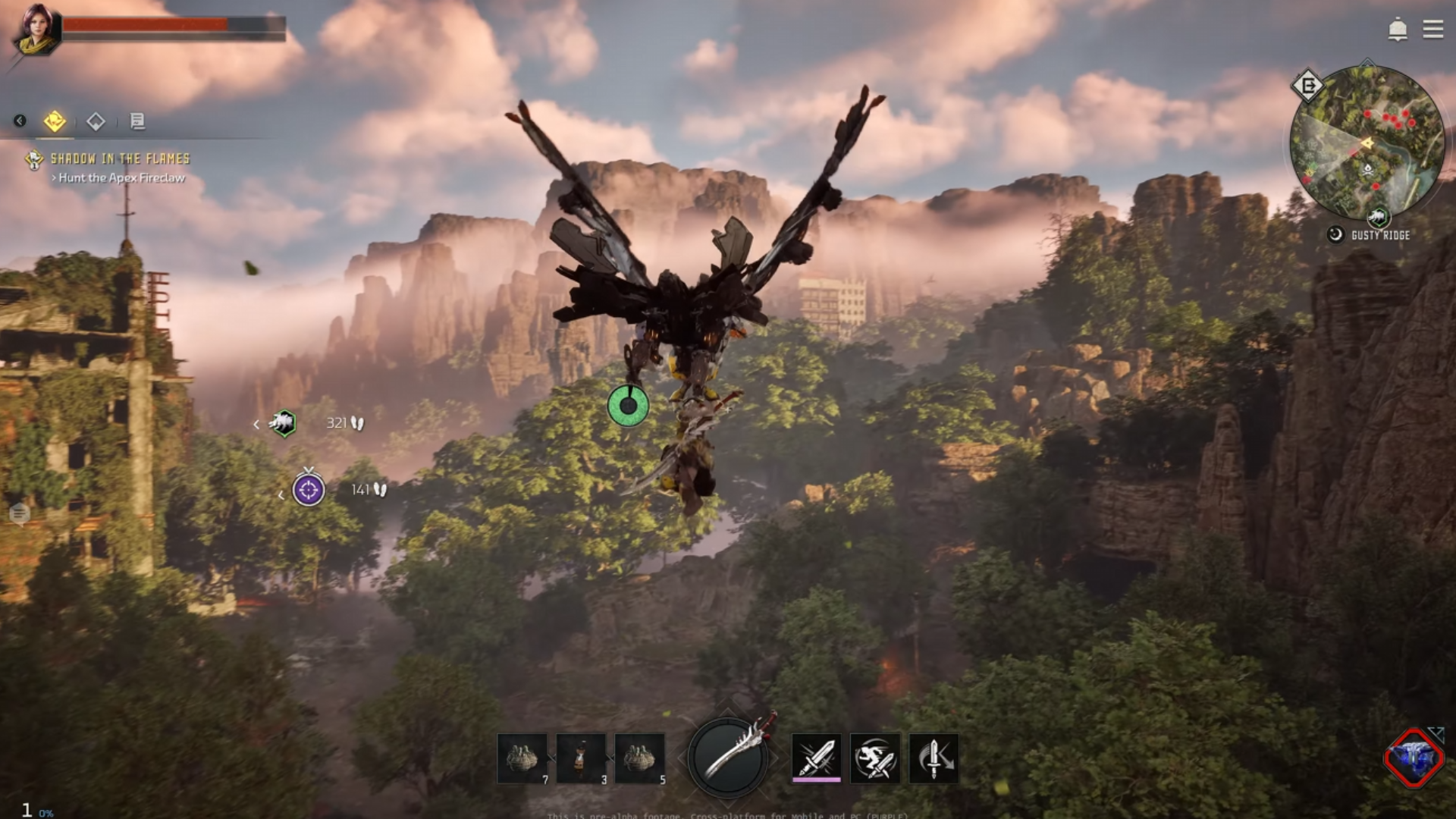Select the campfire marker on the minimap
This screenshot has width=1456, height=819.
tap(1368, 168)
